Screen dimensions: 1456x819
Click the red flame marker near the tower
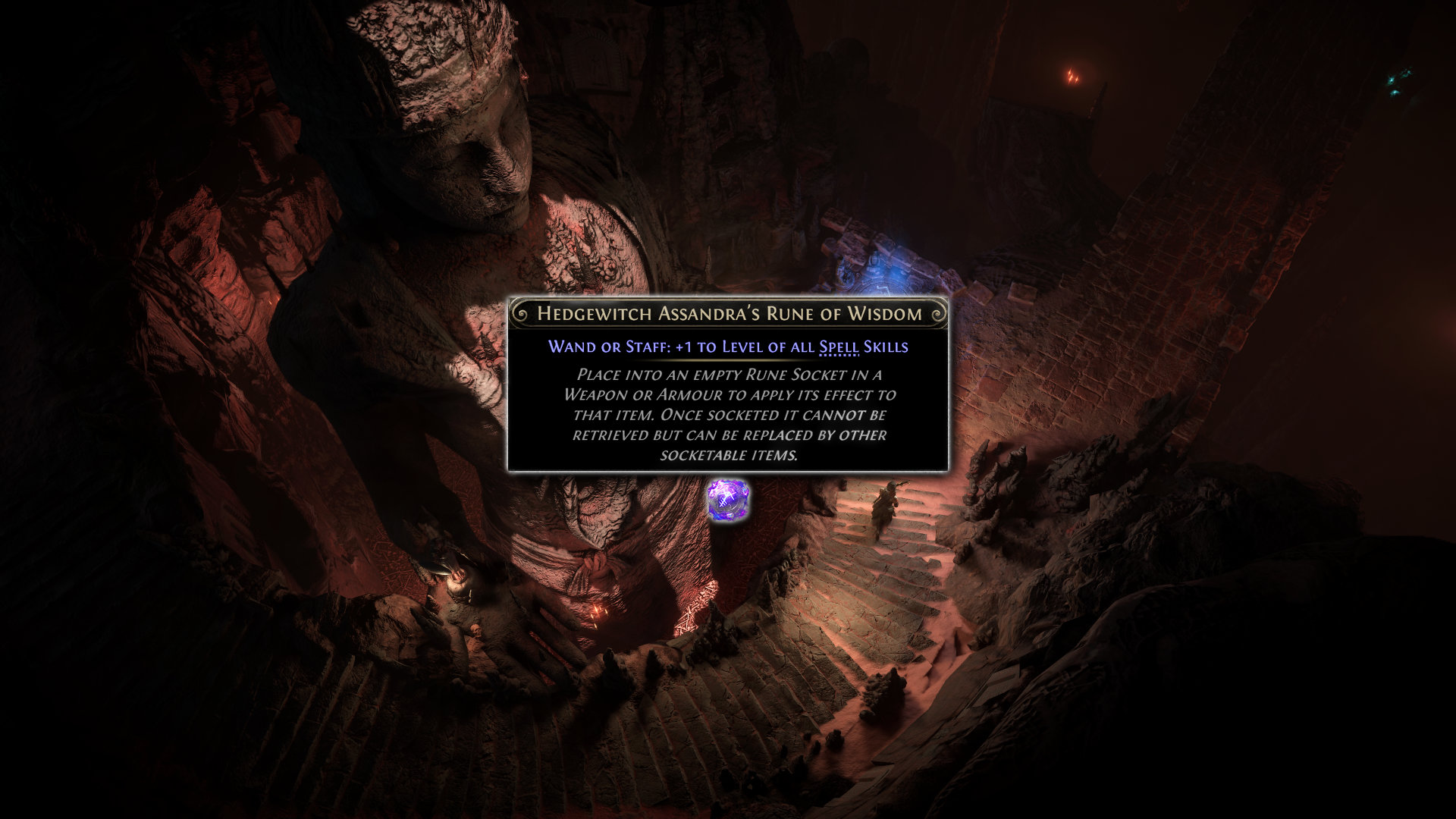coord(1072,76)
